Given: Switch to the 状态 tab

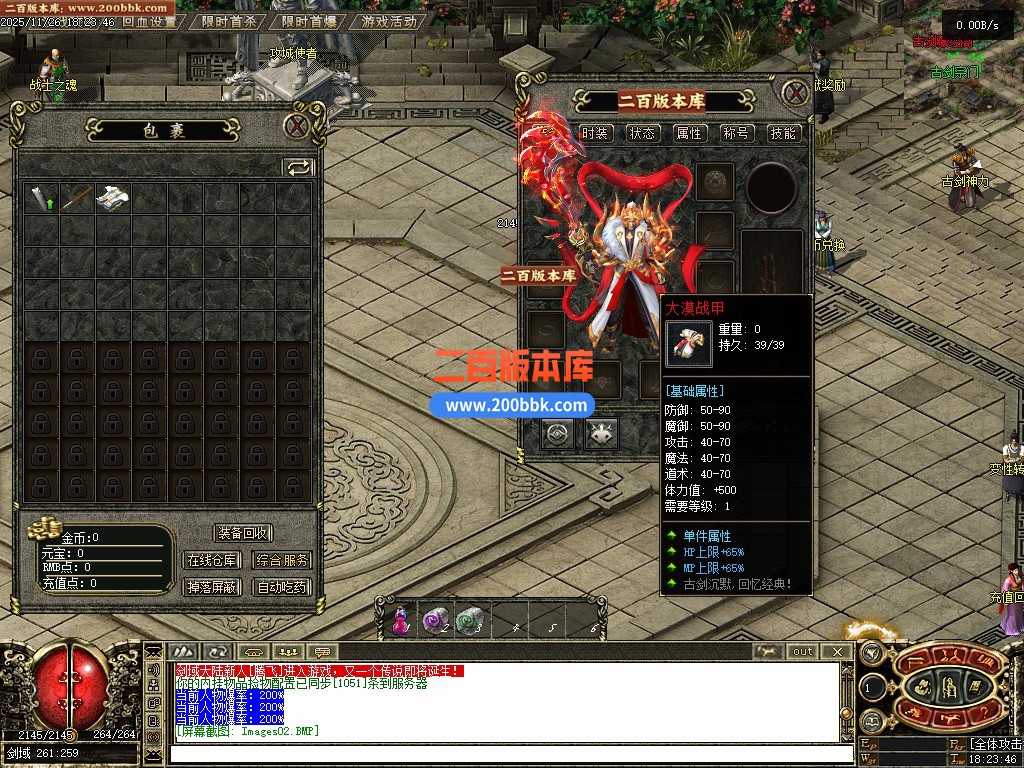Looking at the screenshot, I should point(642,133).
